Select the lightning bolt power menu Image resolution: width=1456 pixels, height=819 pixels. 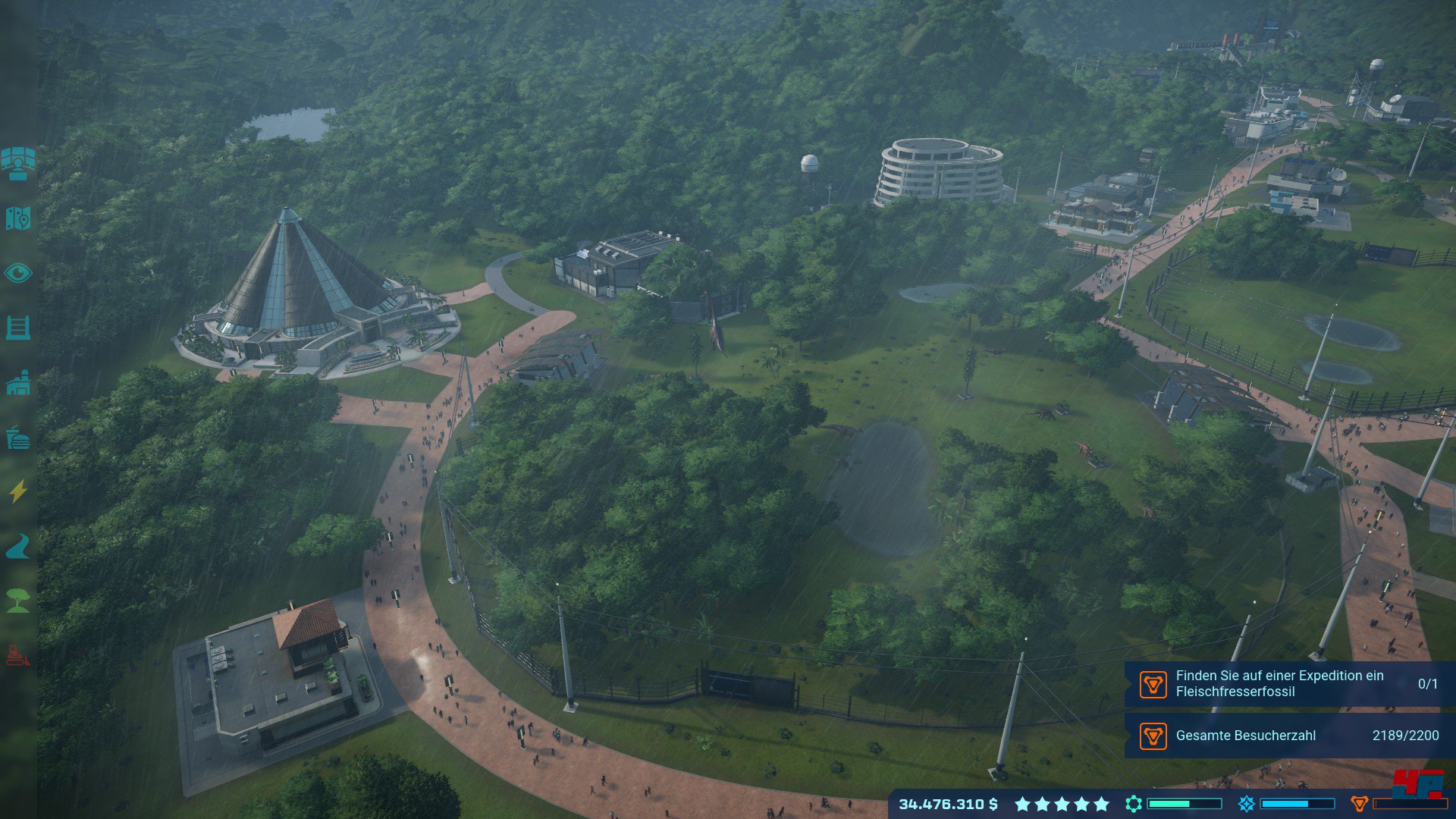pos(18,491)
